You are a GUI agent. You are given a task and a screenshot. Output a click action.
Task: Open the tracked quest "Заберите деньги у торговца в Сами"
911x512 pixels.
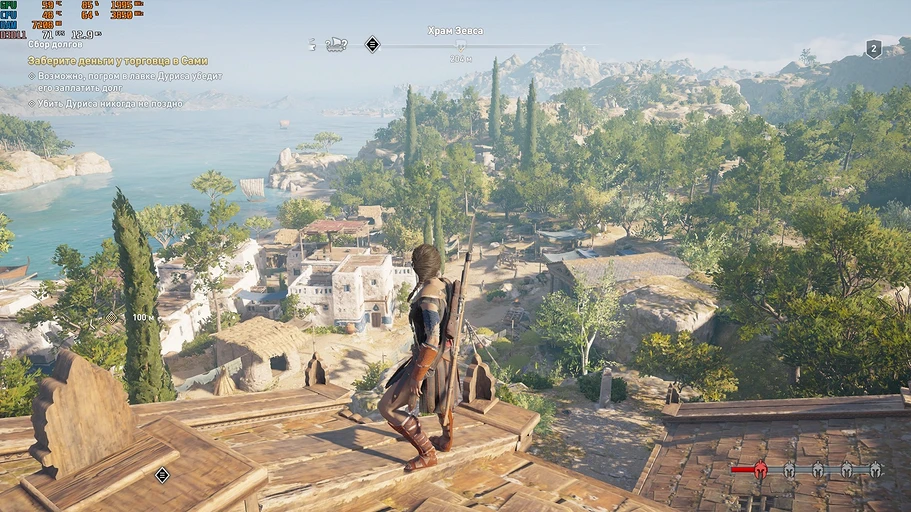pos(117,60)
